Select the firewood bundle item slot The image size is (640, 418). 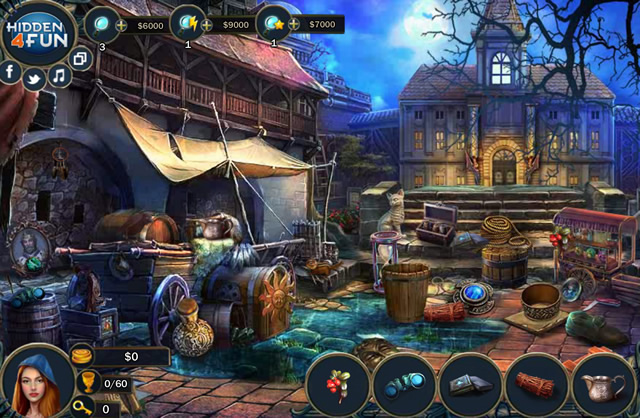[x=537, y=385]
